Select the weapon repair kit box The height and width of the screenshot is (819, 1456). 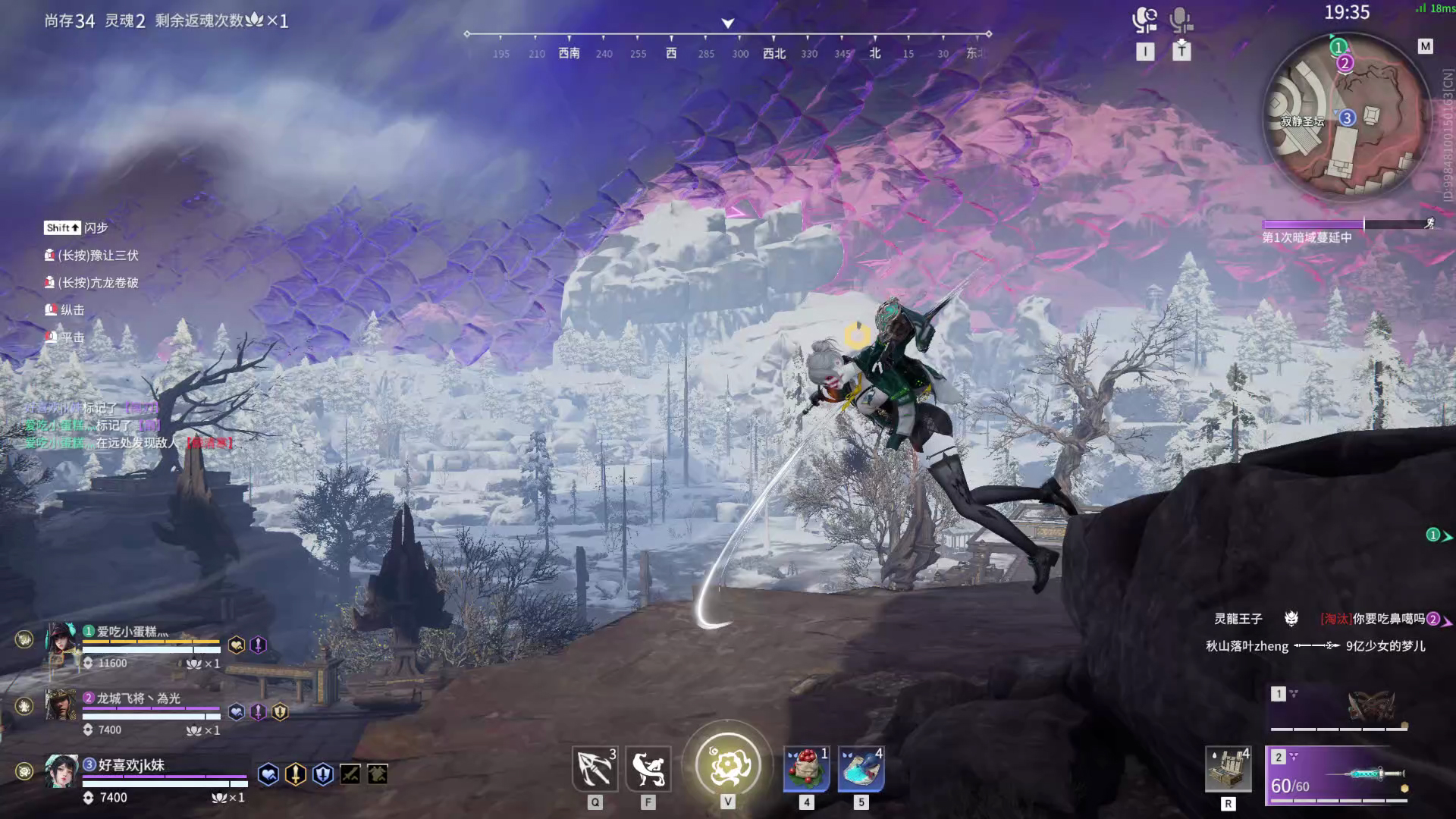tap(1228, 769)
